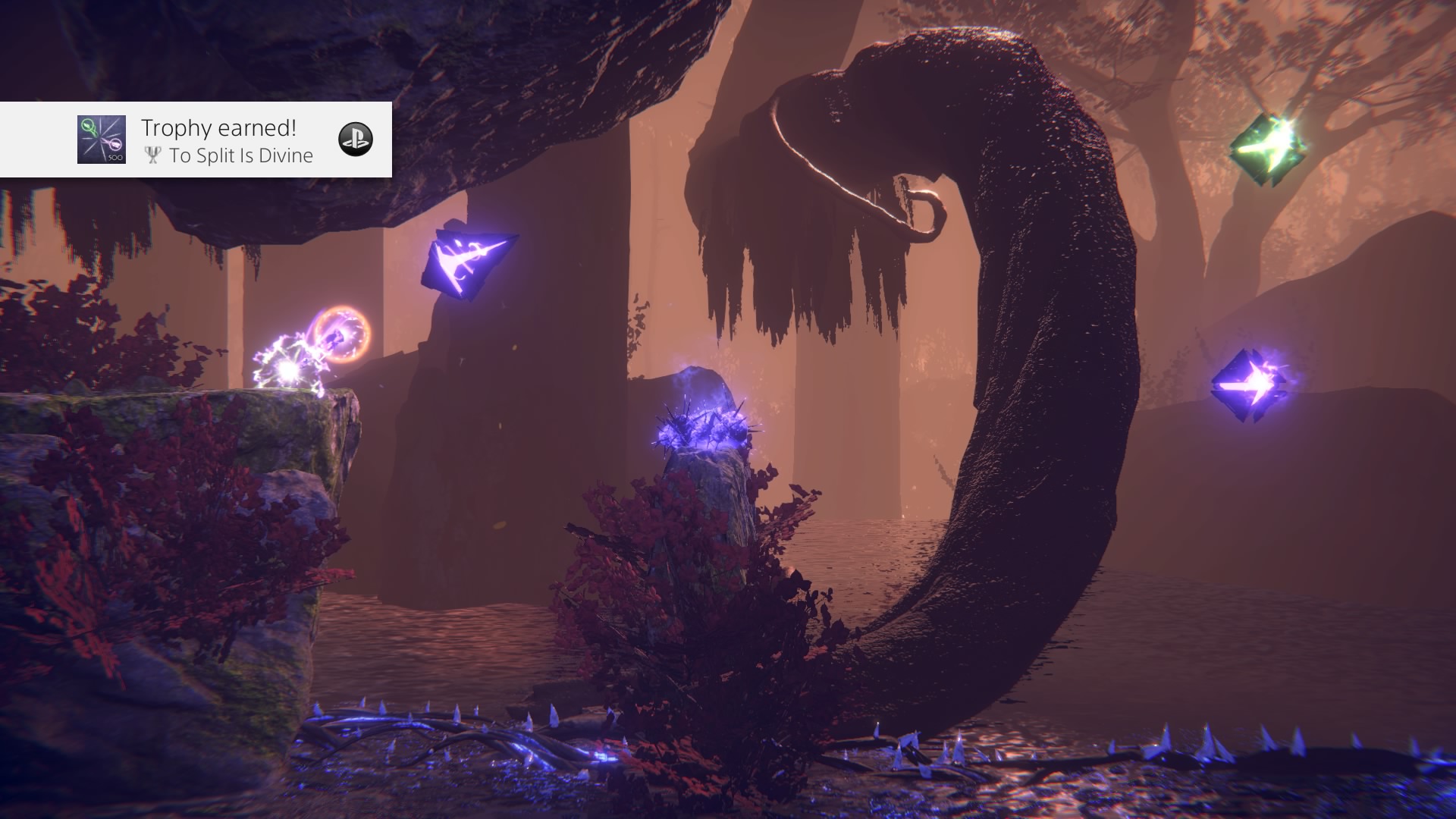The height and width of the screenshot is (819, 1456).
Task: Open the 'To Split Is Divine' trophy notification
Action: coord(227,140)
